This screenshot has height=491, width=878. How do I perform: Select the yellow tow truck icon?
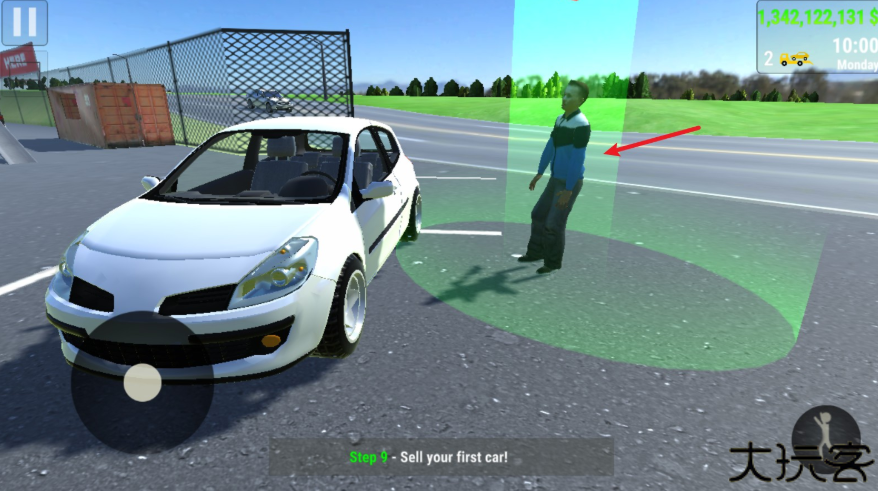pyautogui.click(x=795, y=59)
